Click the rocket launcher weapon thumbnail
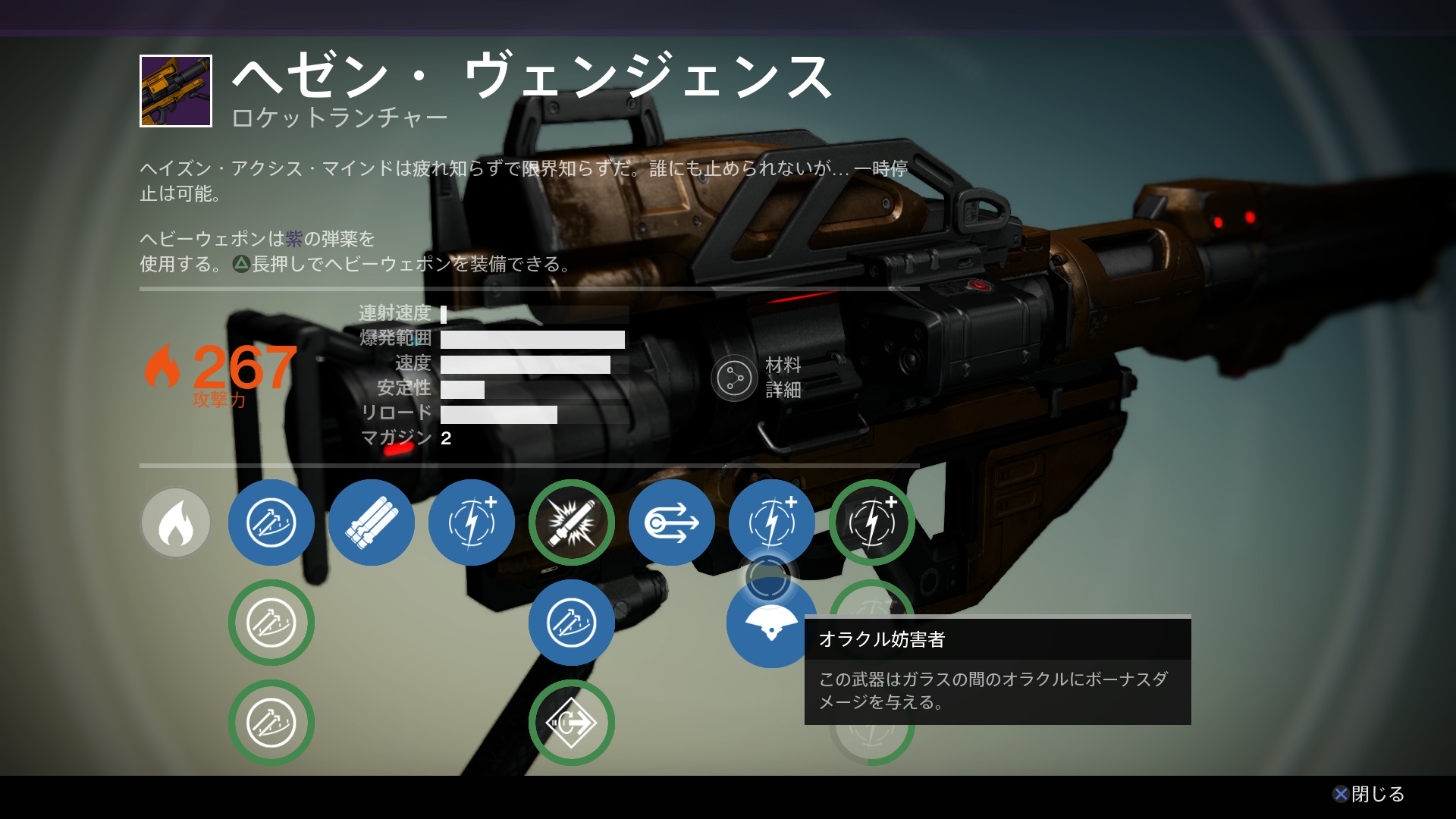The image size is (1456, 819). [x=176, y=91]
